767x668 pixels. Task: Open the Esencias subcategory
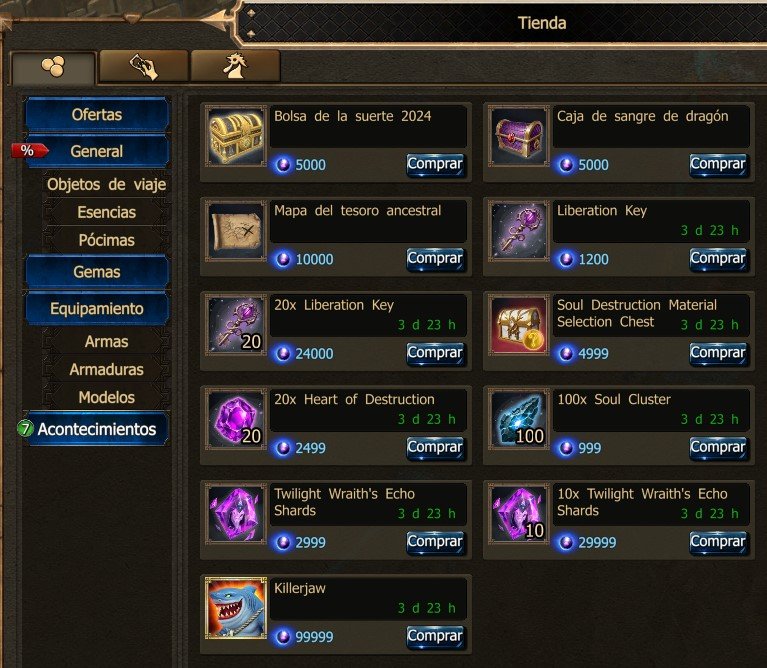point(106,212)
